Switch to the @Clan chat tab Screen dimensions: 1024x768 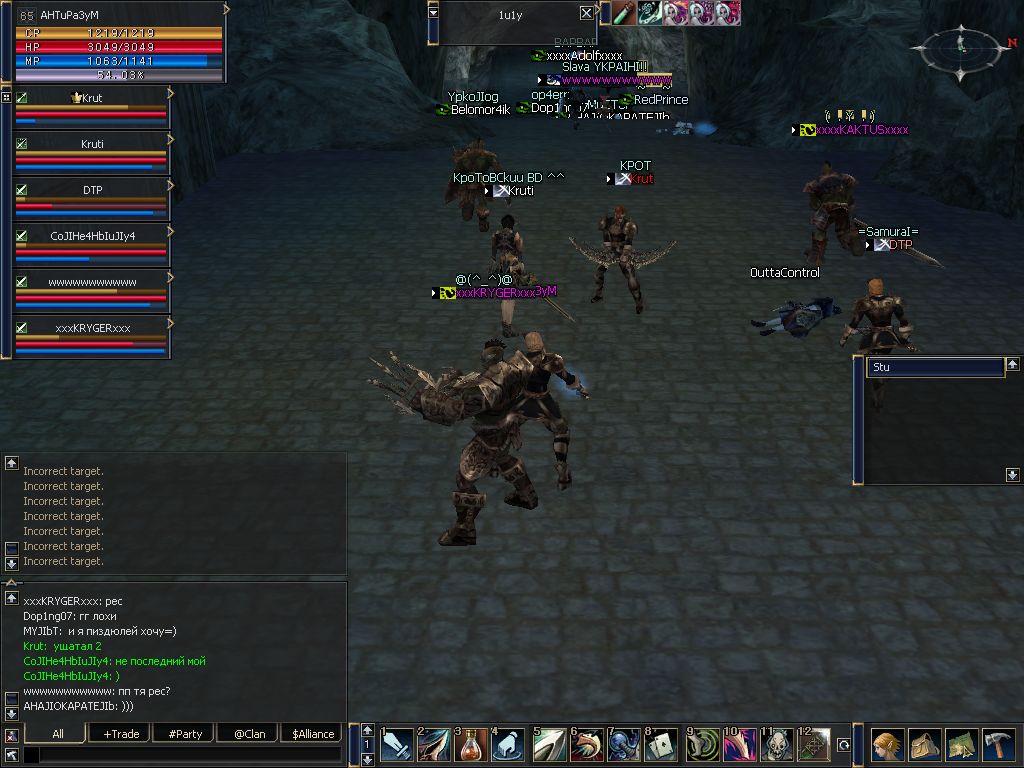click(249, 733)
